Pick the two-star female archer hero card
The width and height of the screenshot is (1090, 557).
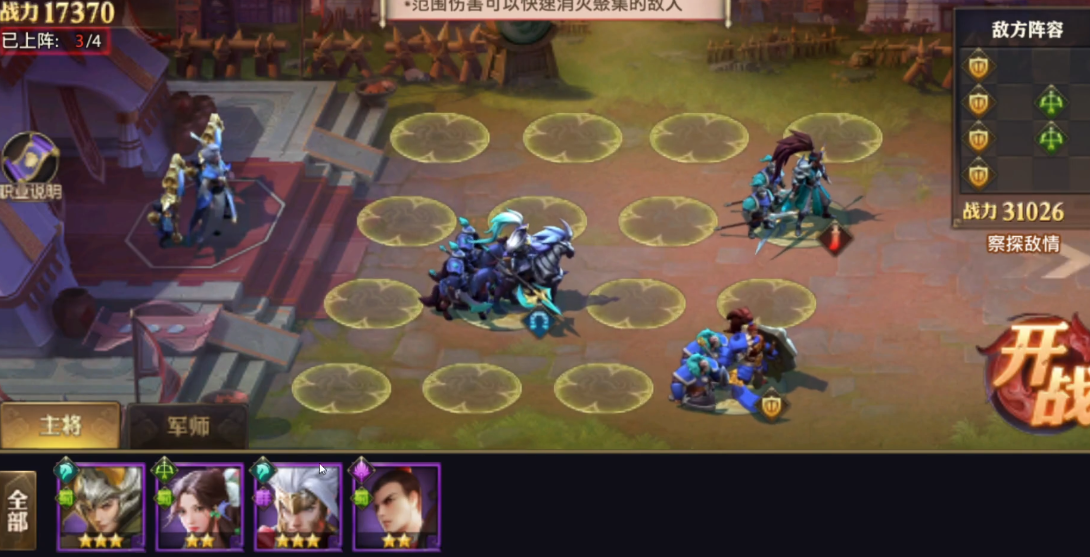click(x=199, y=507)
